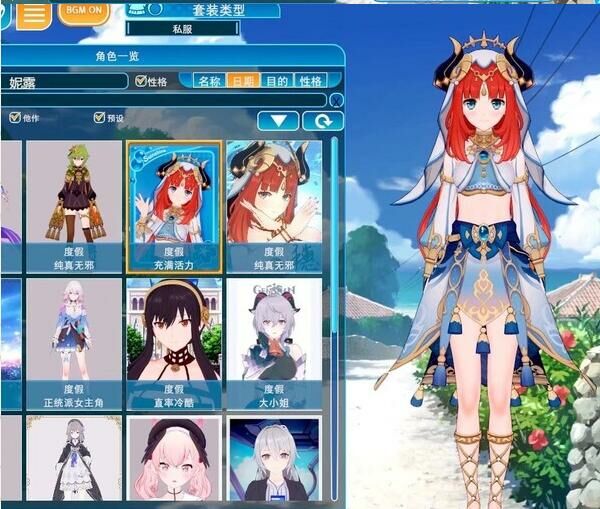The height and width of the screenshot is (509, 600).
Task: Click the downward triangle sort-order button
Action: pyautogui.click(x=278, y=121)
